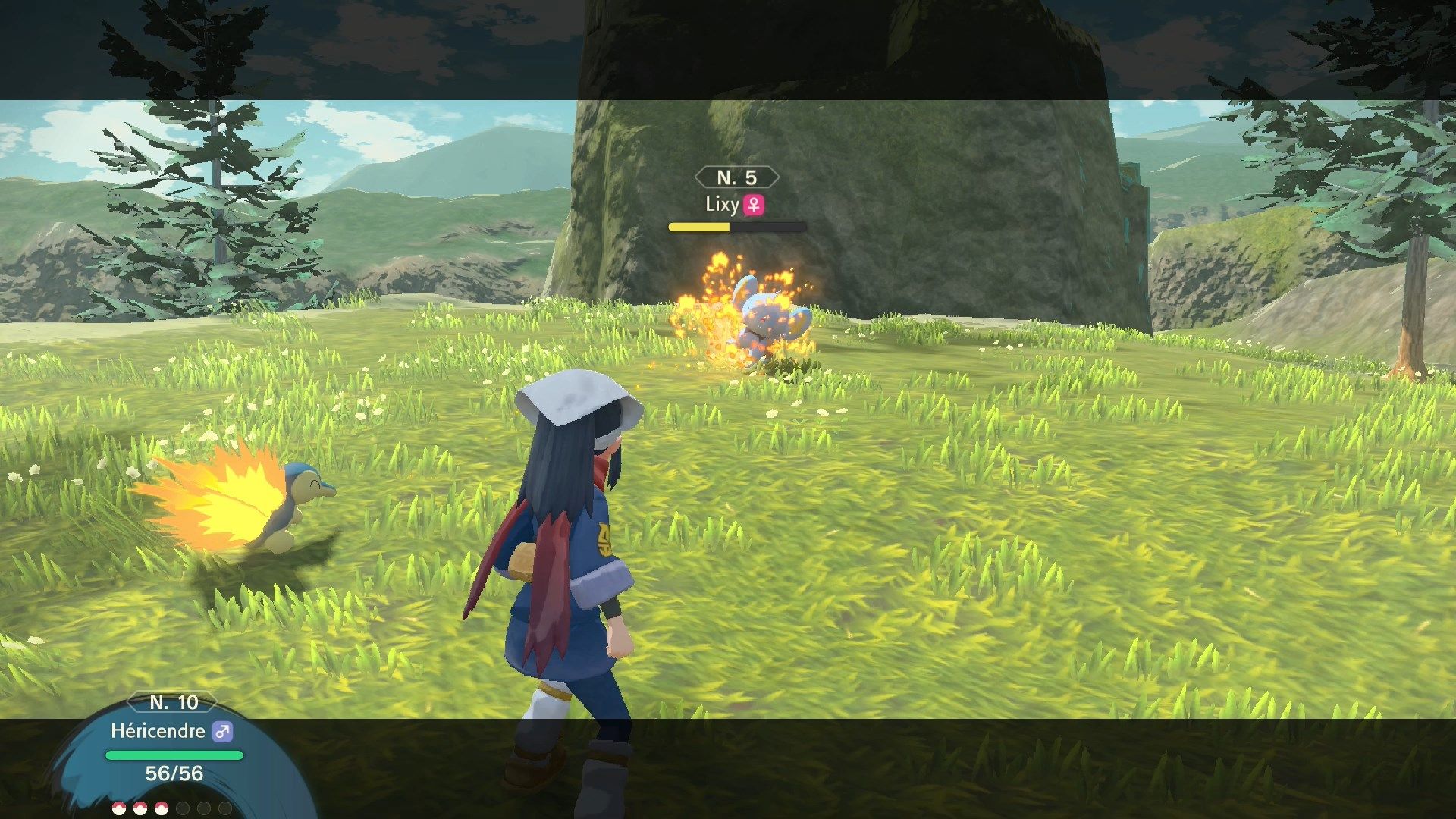Click Lixy's pink female gender icon
The width and height of the screenshot is (1456, 819).
[754, 204]
